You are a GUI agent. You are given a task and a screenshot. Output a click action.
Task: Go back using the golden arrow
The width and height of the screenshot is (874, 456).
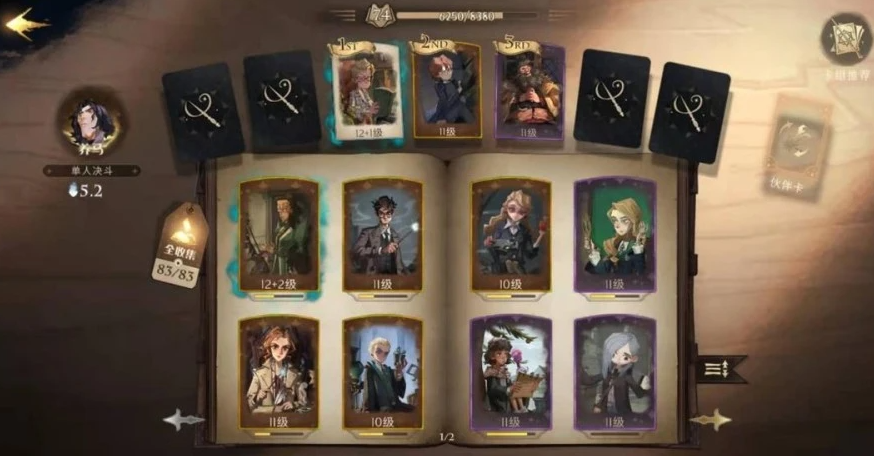coord(27,22)
